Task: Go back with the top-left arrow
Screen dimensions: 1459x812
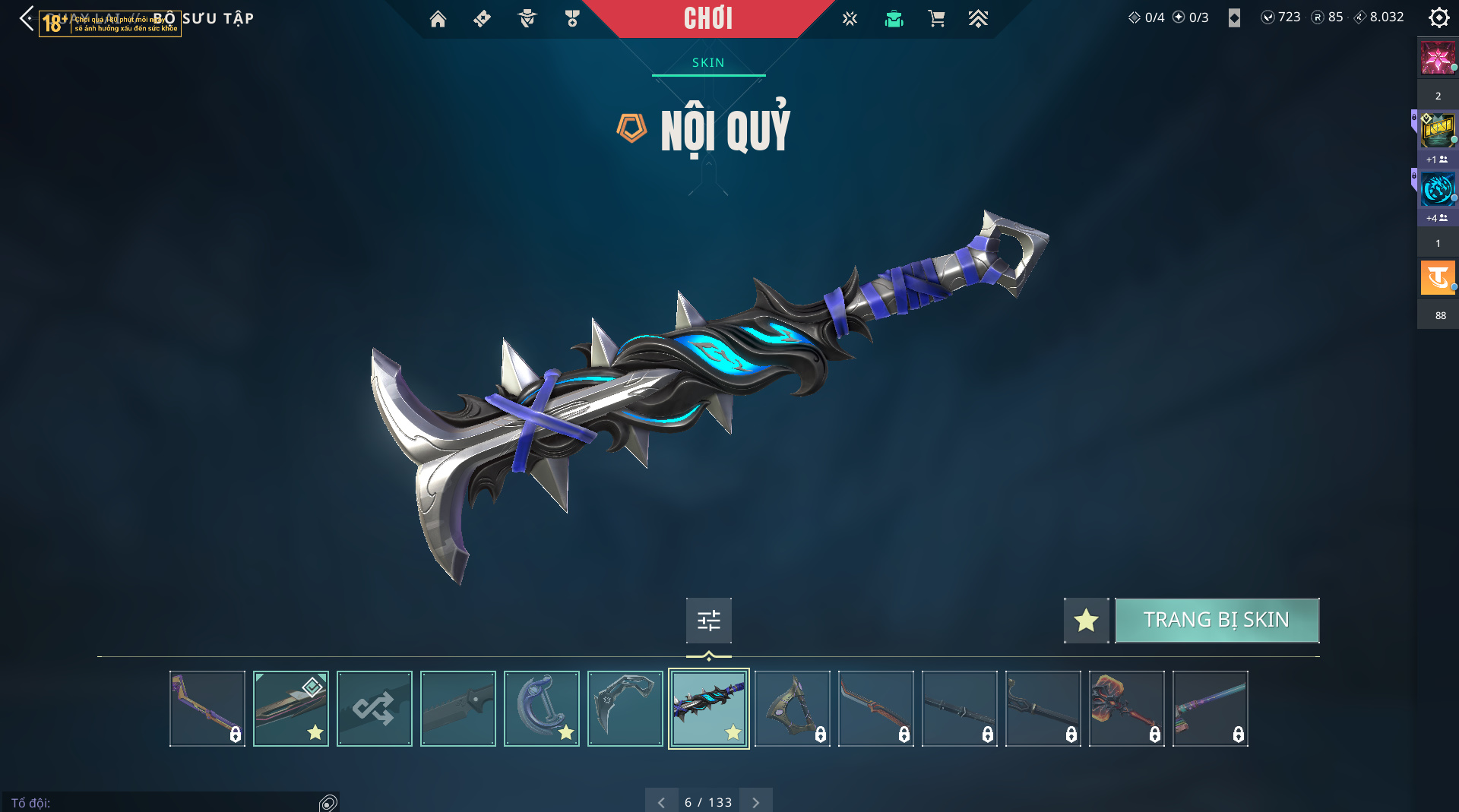Action: (x=27, y=18)
